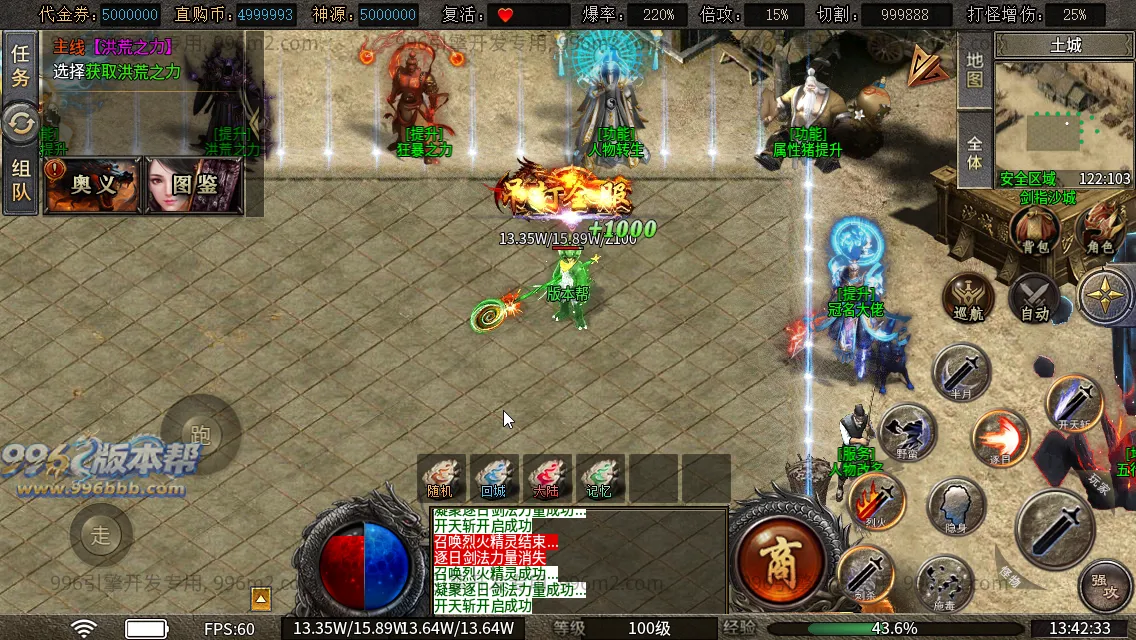Cast the 逐日 flame skill
Viewport: 1136px width, 640px height.
1000,438
